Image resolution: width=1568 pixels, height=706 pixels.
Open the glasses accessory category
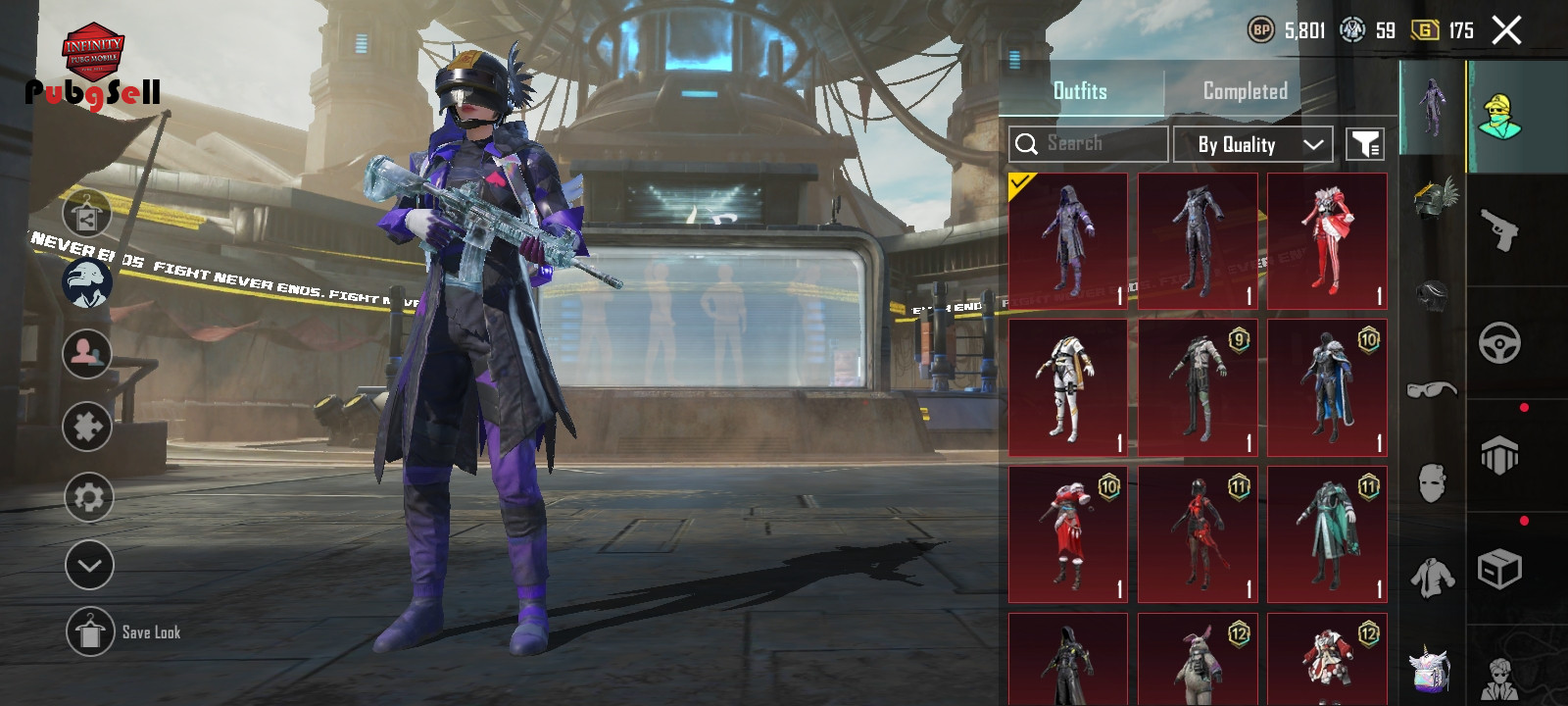point(1432,389)
